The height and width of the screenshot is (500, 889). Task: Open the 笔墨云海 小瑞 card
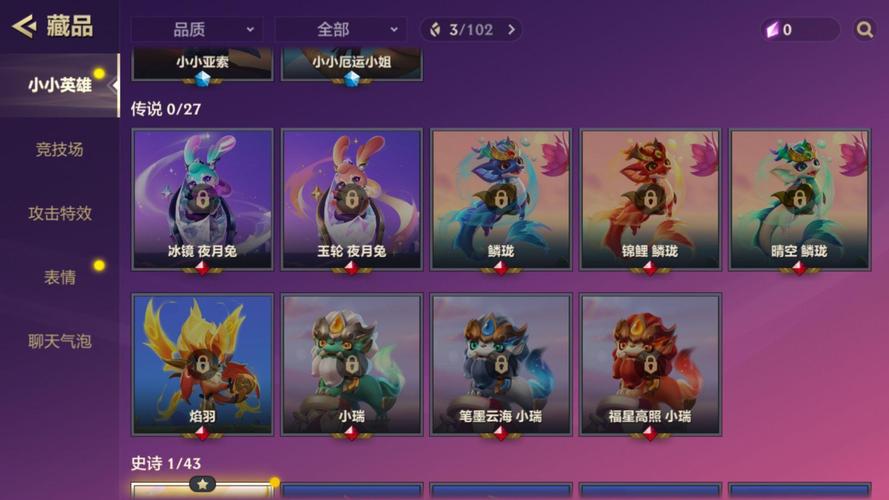500,364
